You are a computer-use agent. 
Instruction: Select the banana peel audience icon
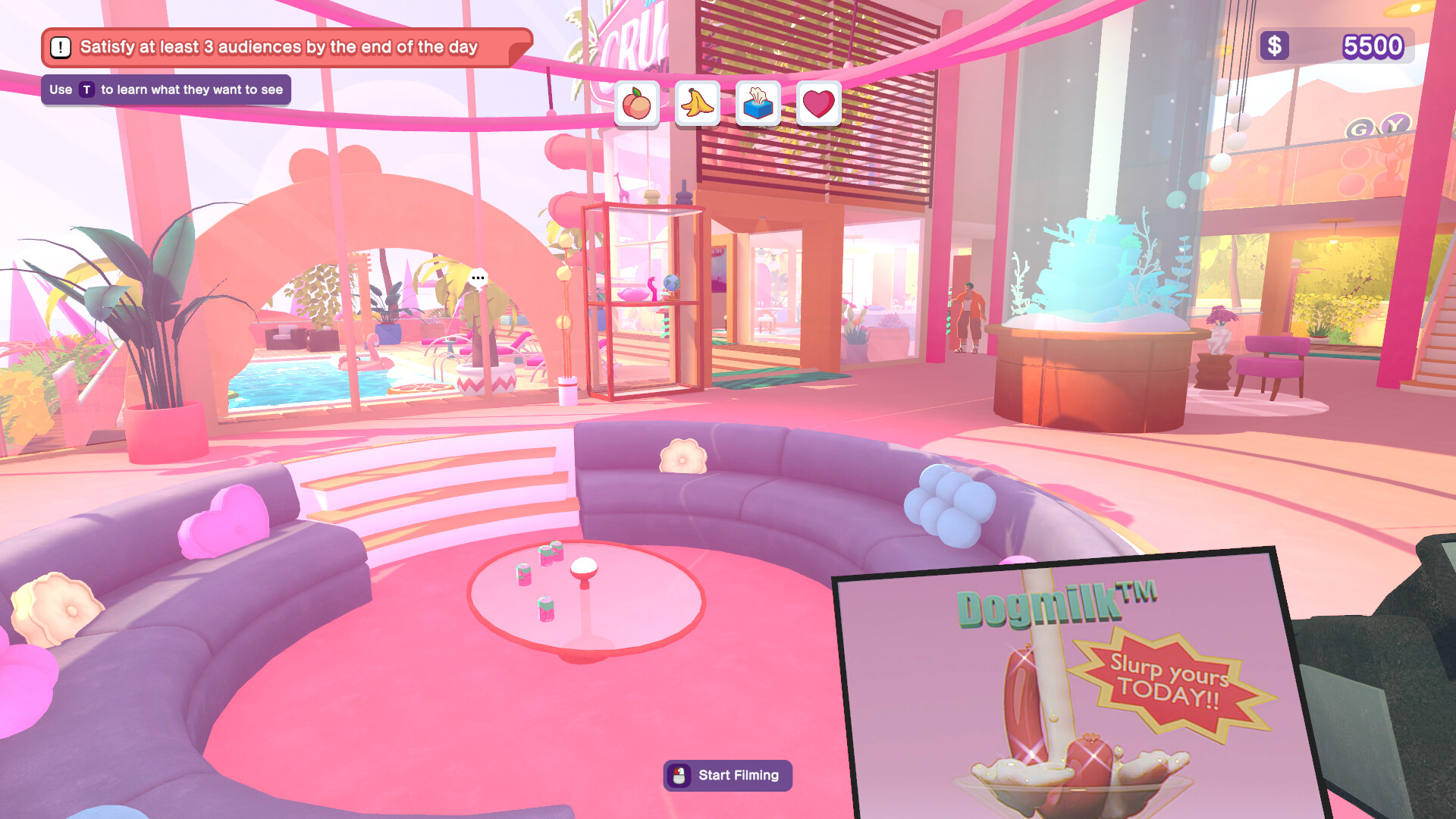697,104
